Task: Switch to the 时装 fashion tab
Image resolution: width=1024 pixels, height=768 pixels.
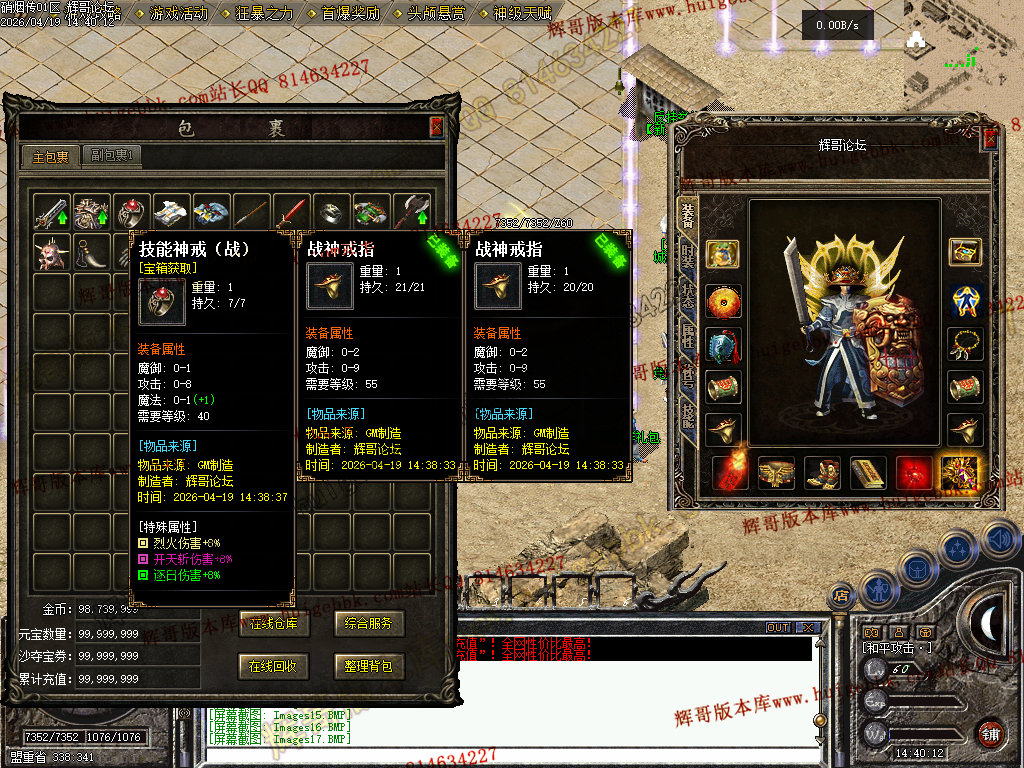Action: (688, 256)
